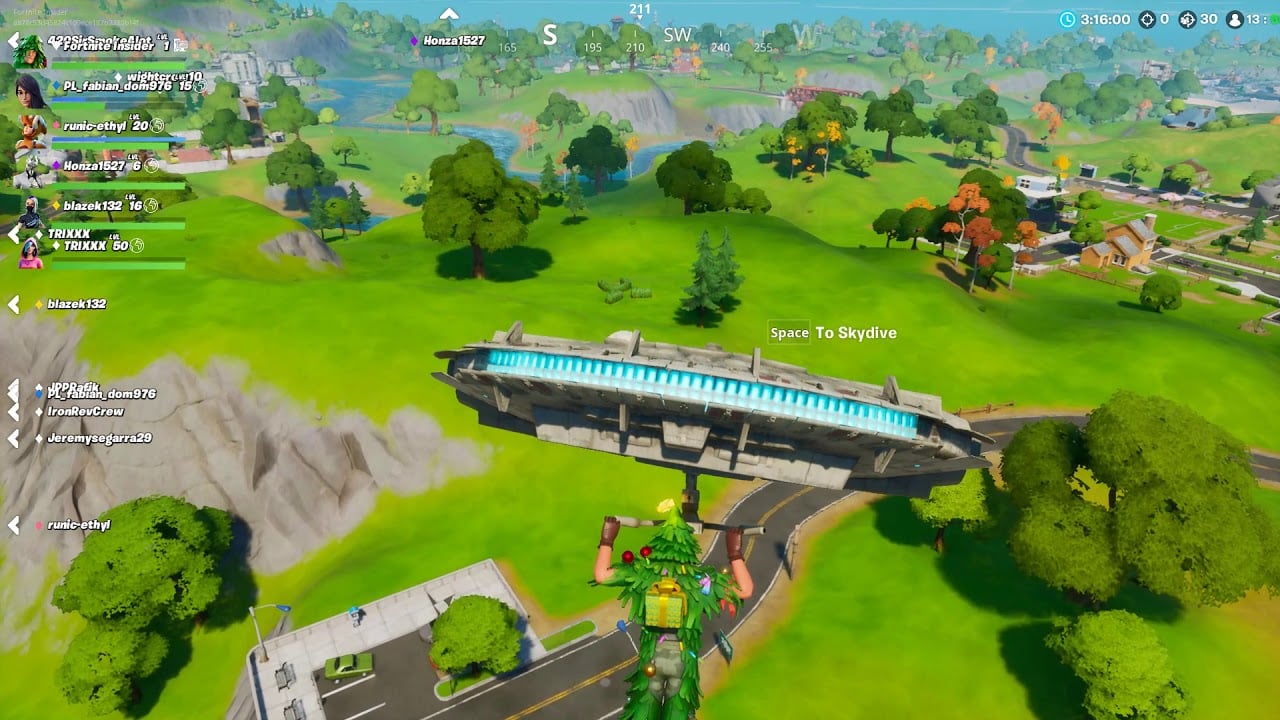This screenshot has height=720, width=1280.
Task: Click the players remaining icon showing 13
Action: click(1234, 17)
